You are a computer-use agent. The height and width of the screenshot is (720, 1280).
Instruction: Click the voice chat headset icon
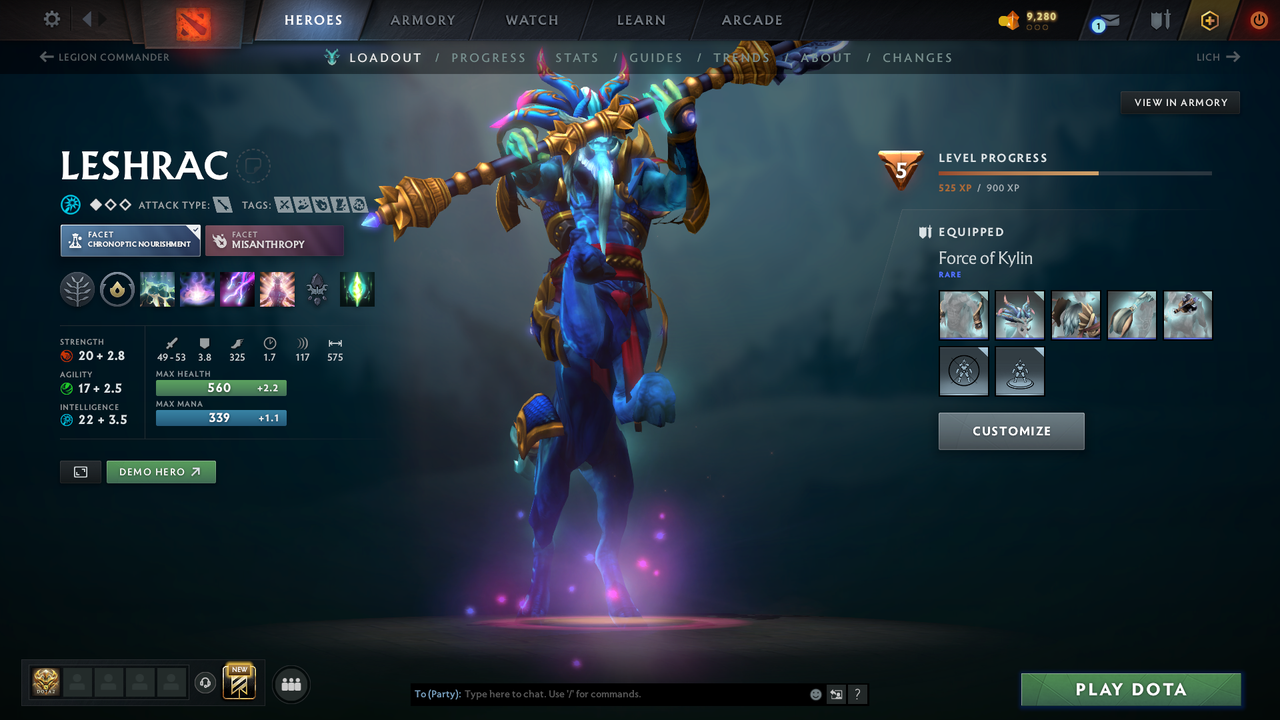tap(206, 683)
